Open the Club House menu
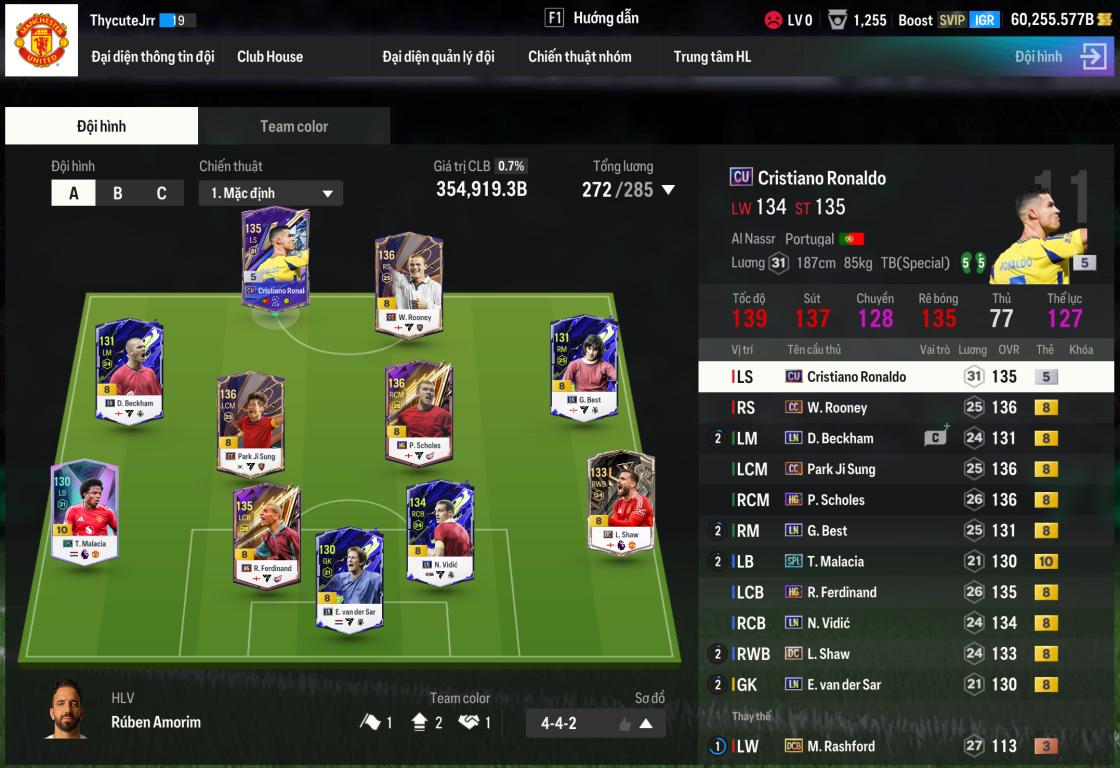 click(x=270, y=57)
